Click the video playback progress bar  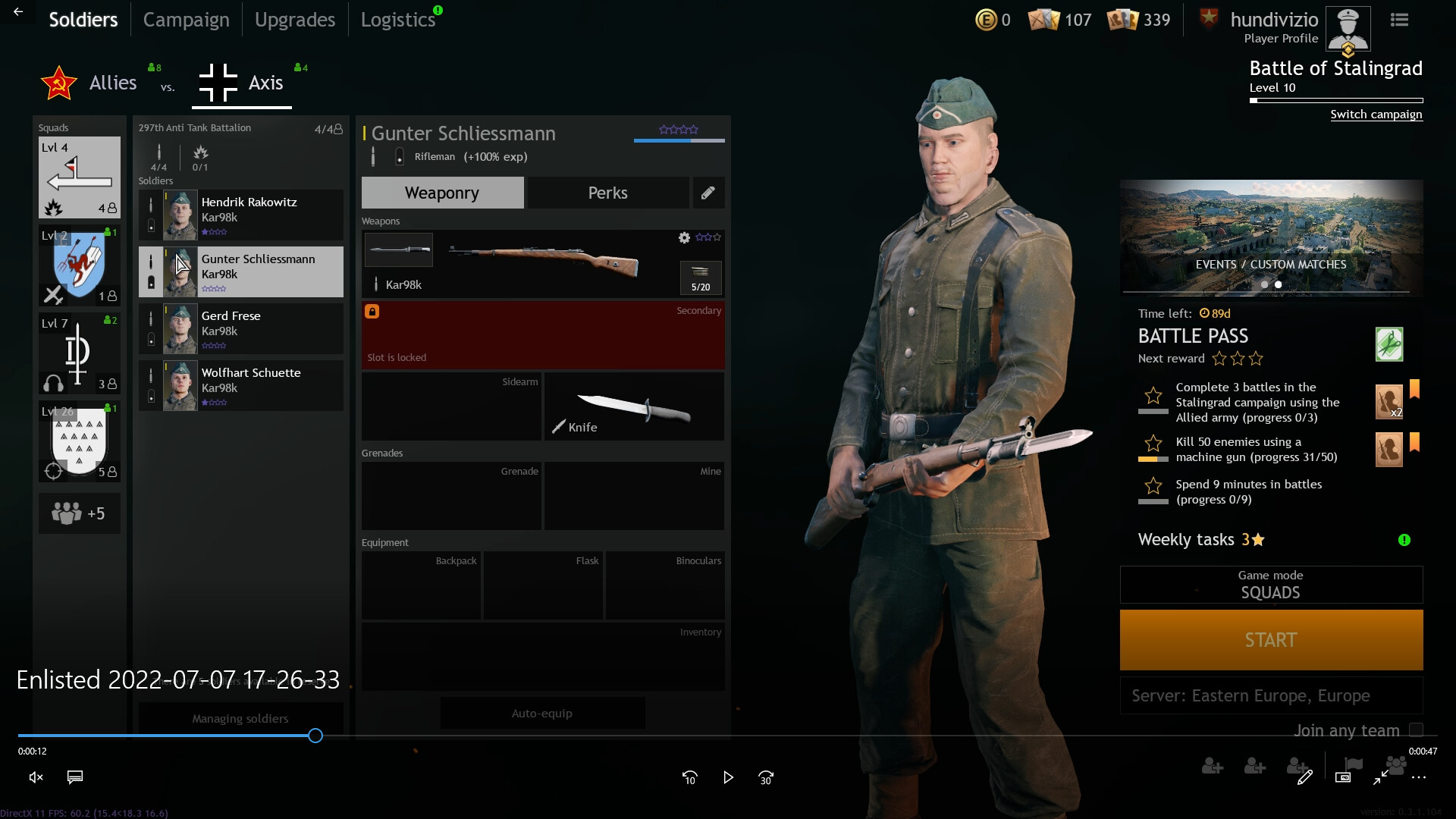coord(314,735)
